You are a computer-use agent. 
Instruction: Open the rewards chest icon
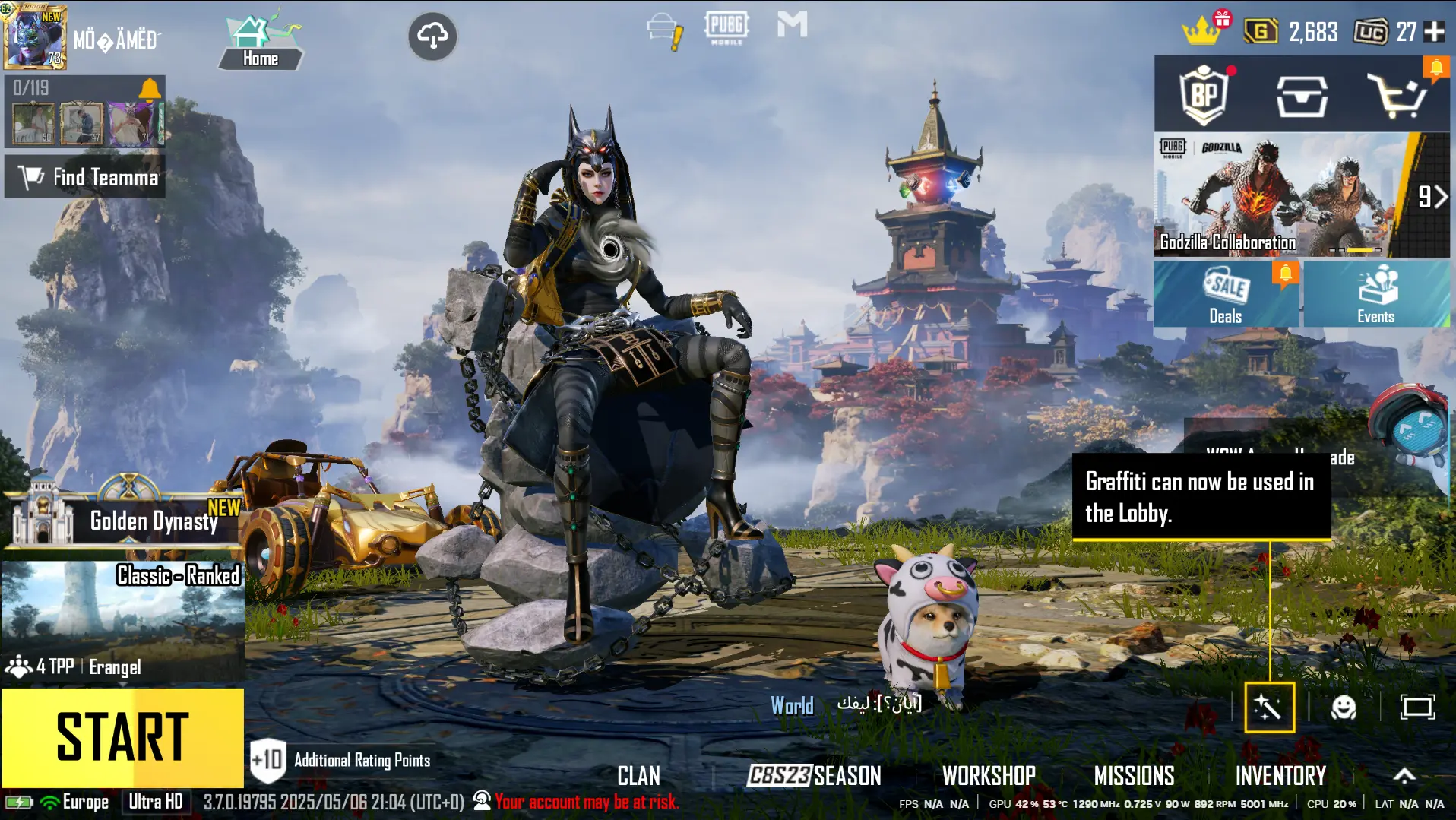point(1302,94)
